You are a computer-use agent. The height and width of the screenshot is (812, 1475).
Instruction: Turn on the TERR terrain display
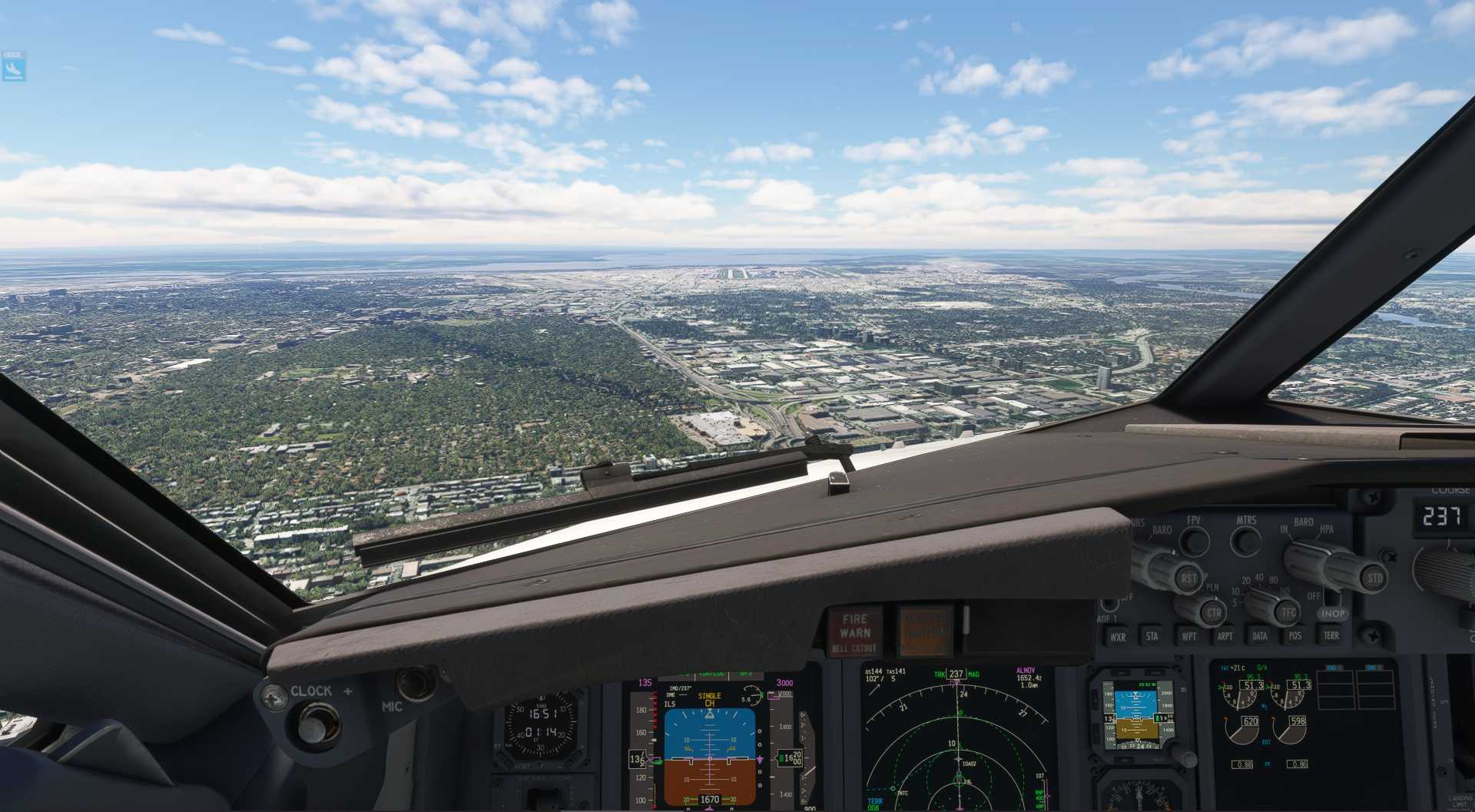point(1331,635)
